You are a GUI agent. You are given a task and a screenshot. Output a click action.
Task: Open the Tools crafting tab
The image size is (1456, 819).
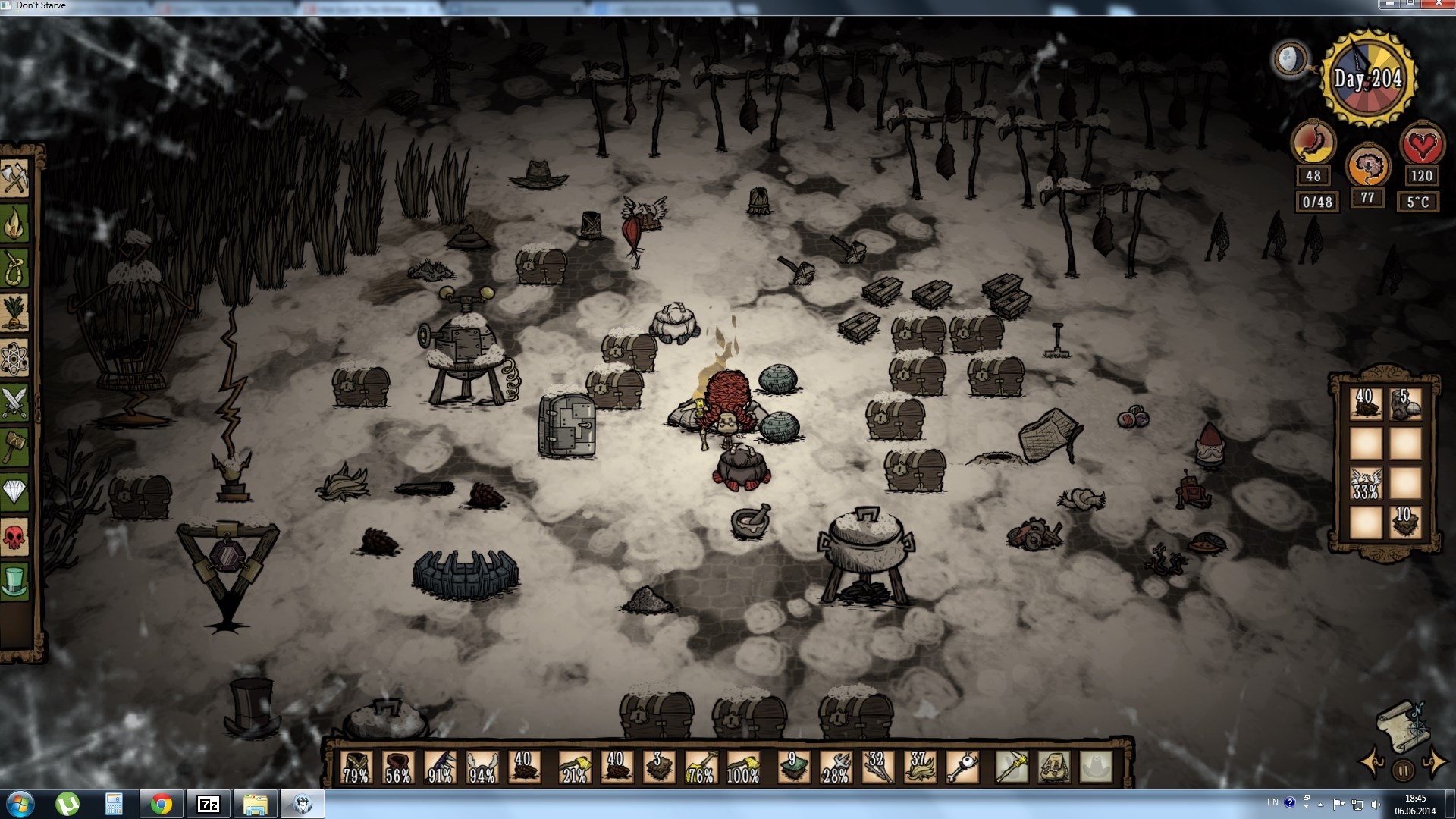15,177
